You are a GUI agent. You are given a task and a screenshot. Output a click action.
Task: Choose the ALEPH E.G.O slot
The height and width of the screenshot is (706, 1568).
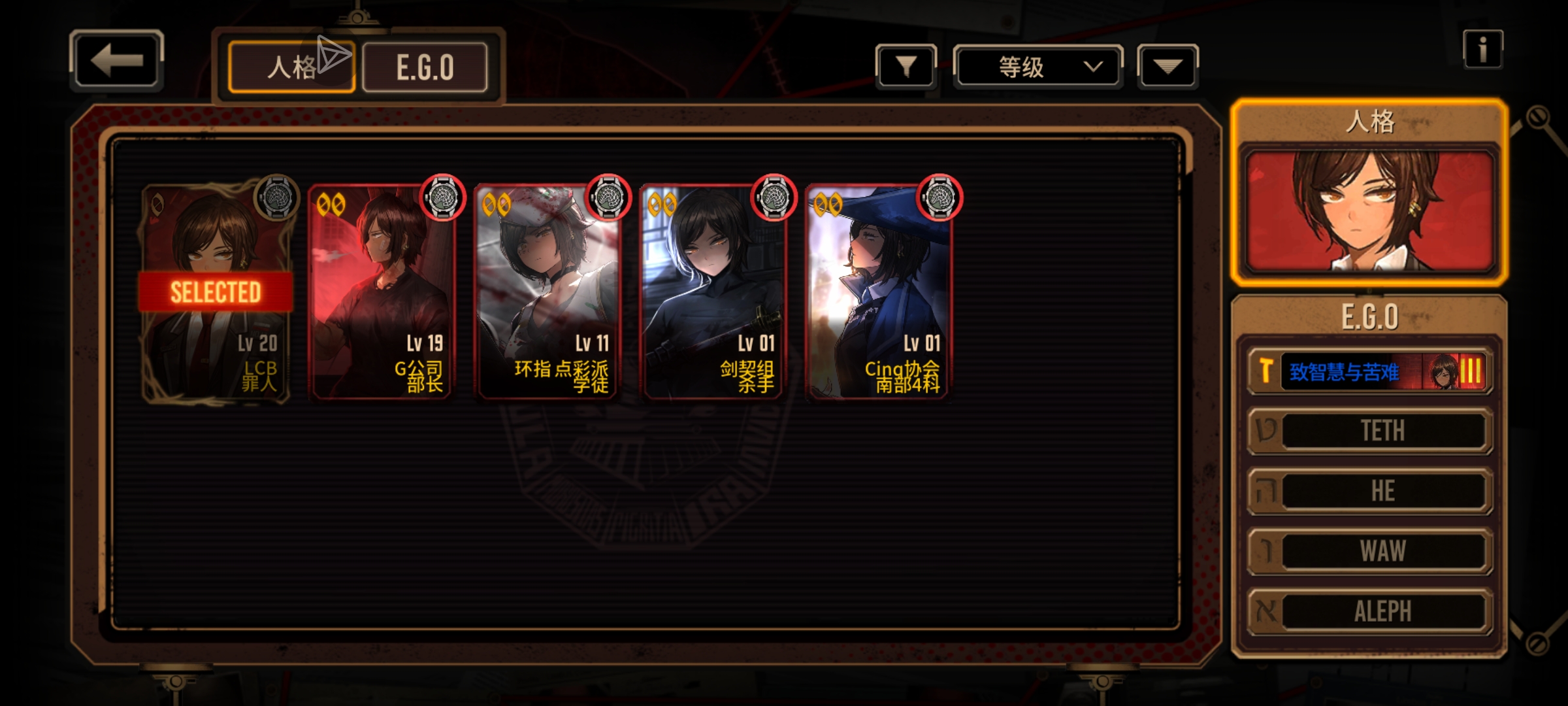(1369, 611)
